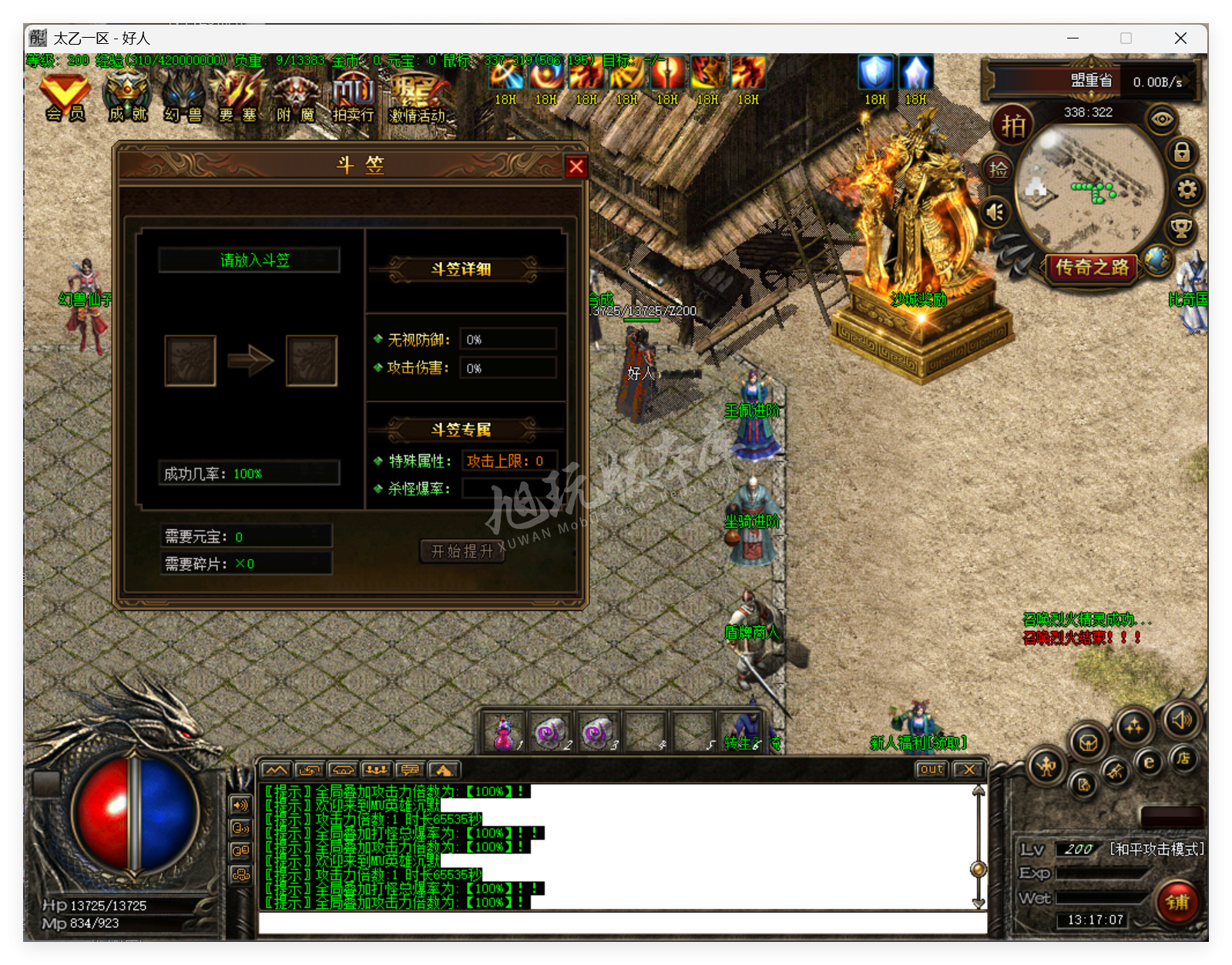Open the 传奇之路 panel

[1092, 268]
